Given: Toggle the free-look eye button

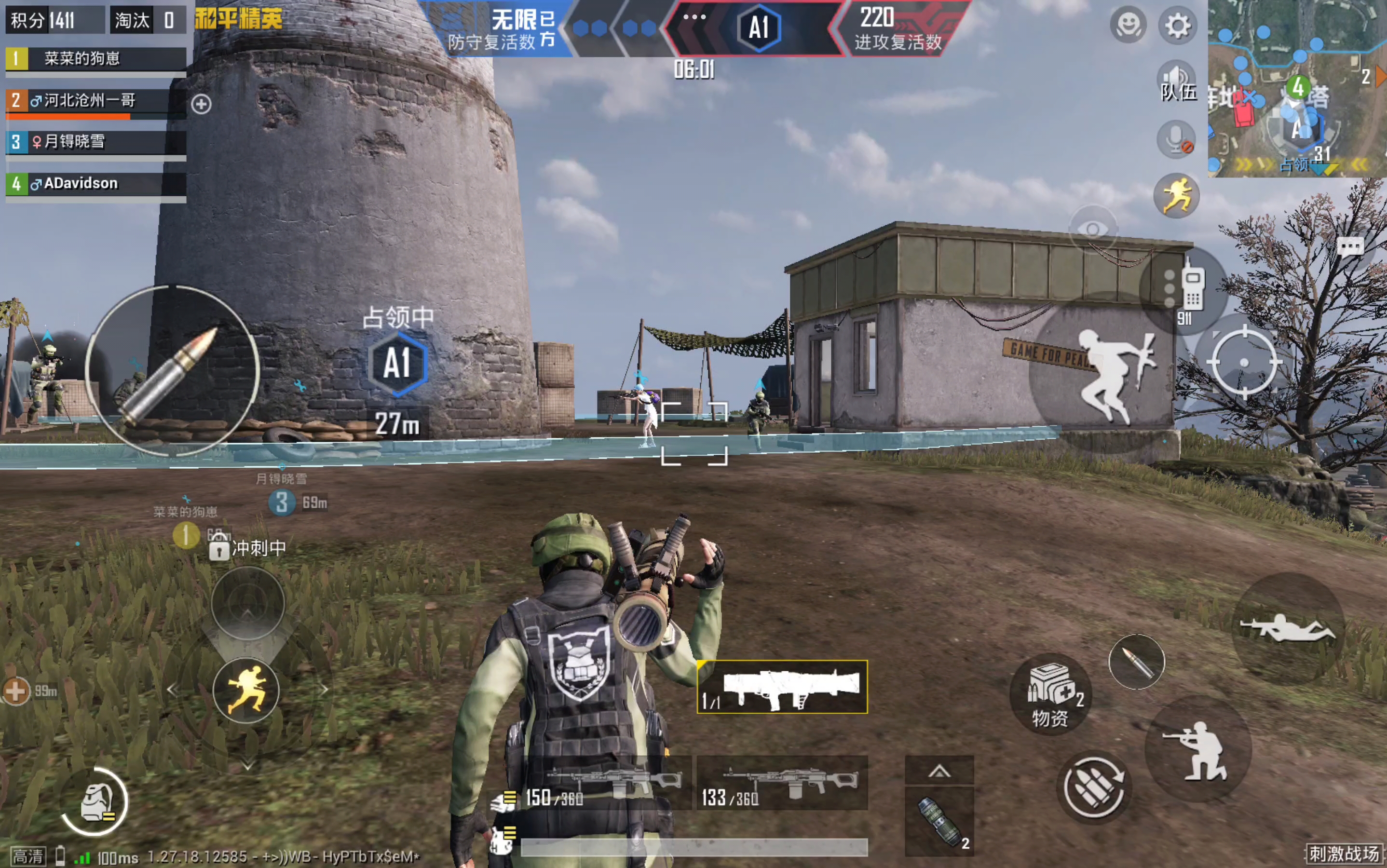Looking at the screenshot, I should [1092, 230].
